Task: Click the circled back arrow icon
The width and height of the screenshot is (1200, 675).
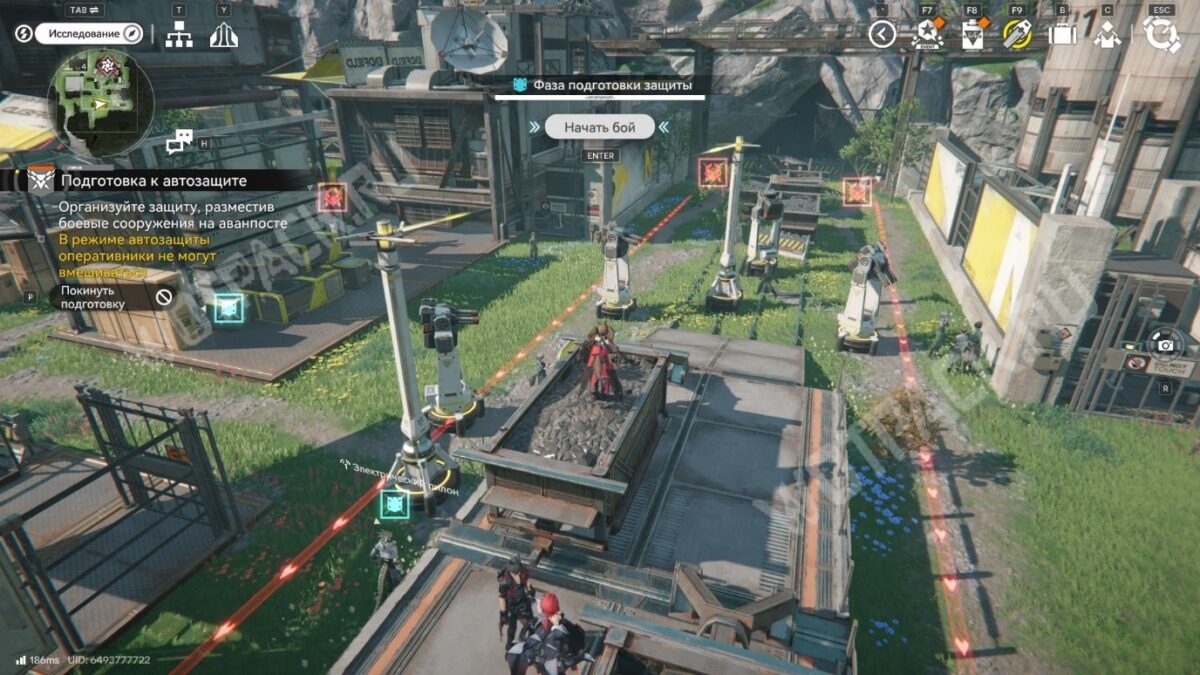Action: click(881, 35)
